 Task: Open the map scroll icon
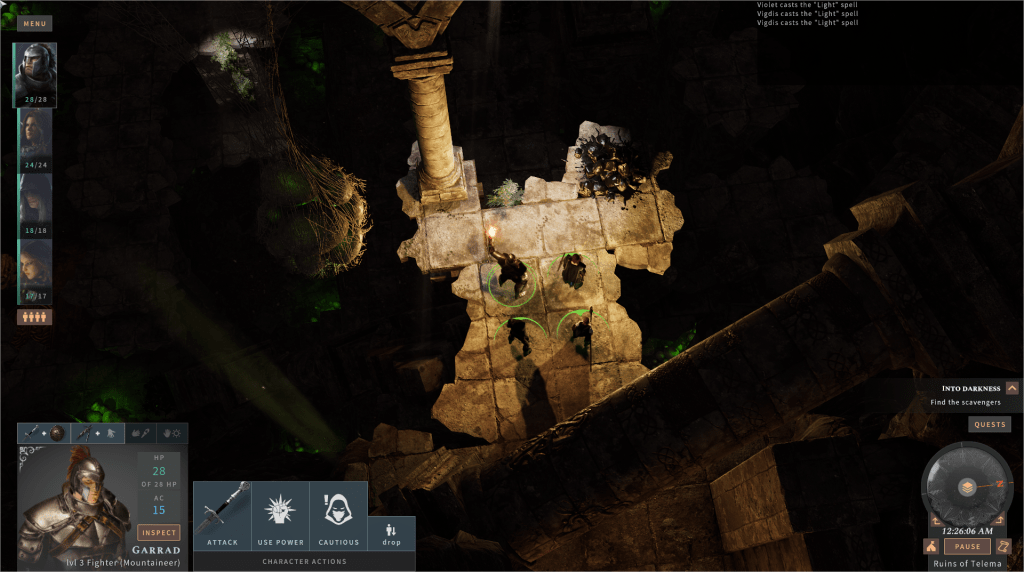pyautogui.click(x=1004, y=547)
